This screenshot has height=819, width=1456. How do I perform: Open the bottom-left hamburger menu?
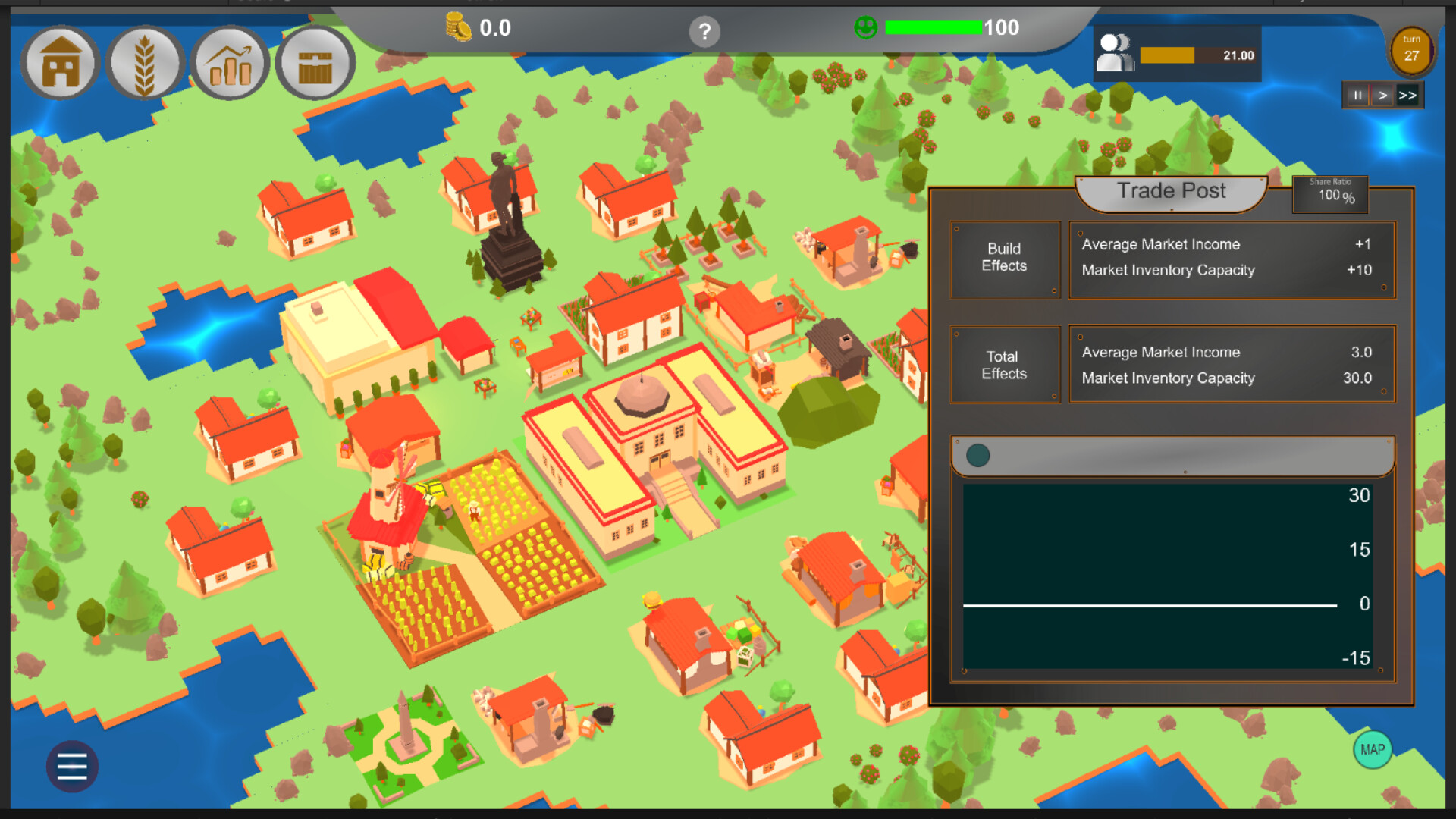click(x=72, y=767)
